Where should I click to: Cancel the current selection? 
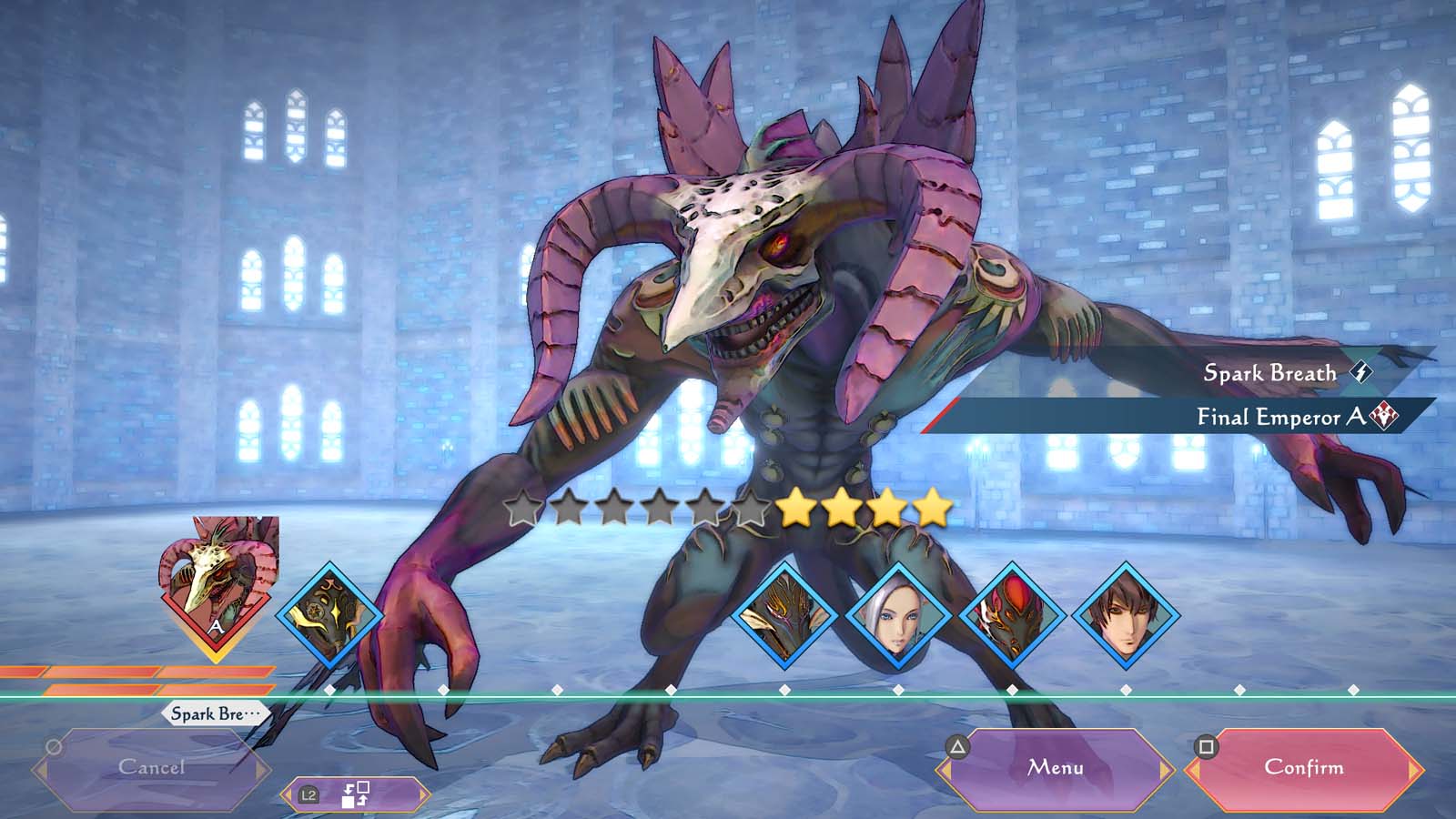151,768
